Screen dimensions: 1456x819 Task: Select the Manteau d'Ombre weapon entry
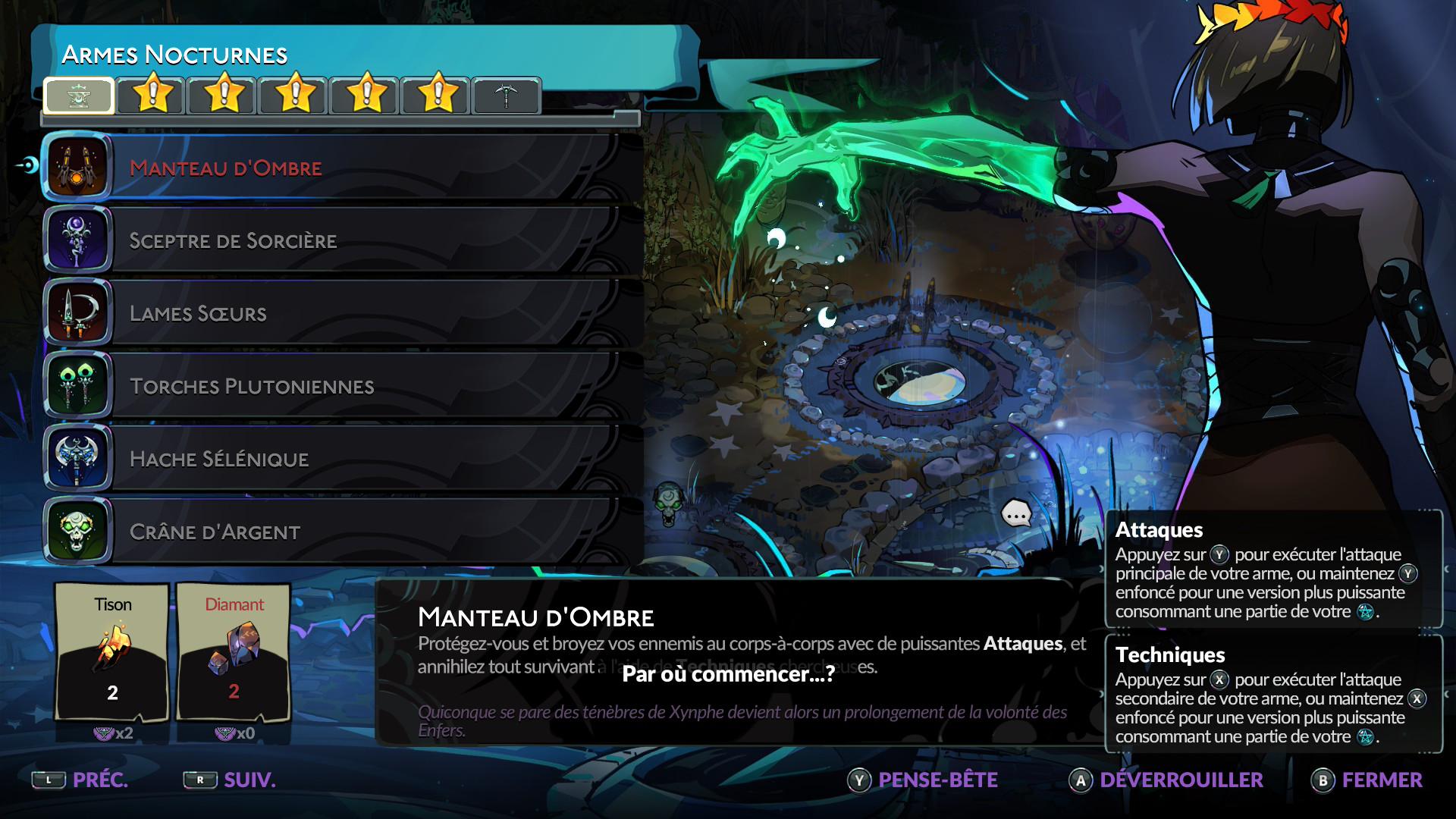click(x=341, y=168)
